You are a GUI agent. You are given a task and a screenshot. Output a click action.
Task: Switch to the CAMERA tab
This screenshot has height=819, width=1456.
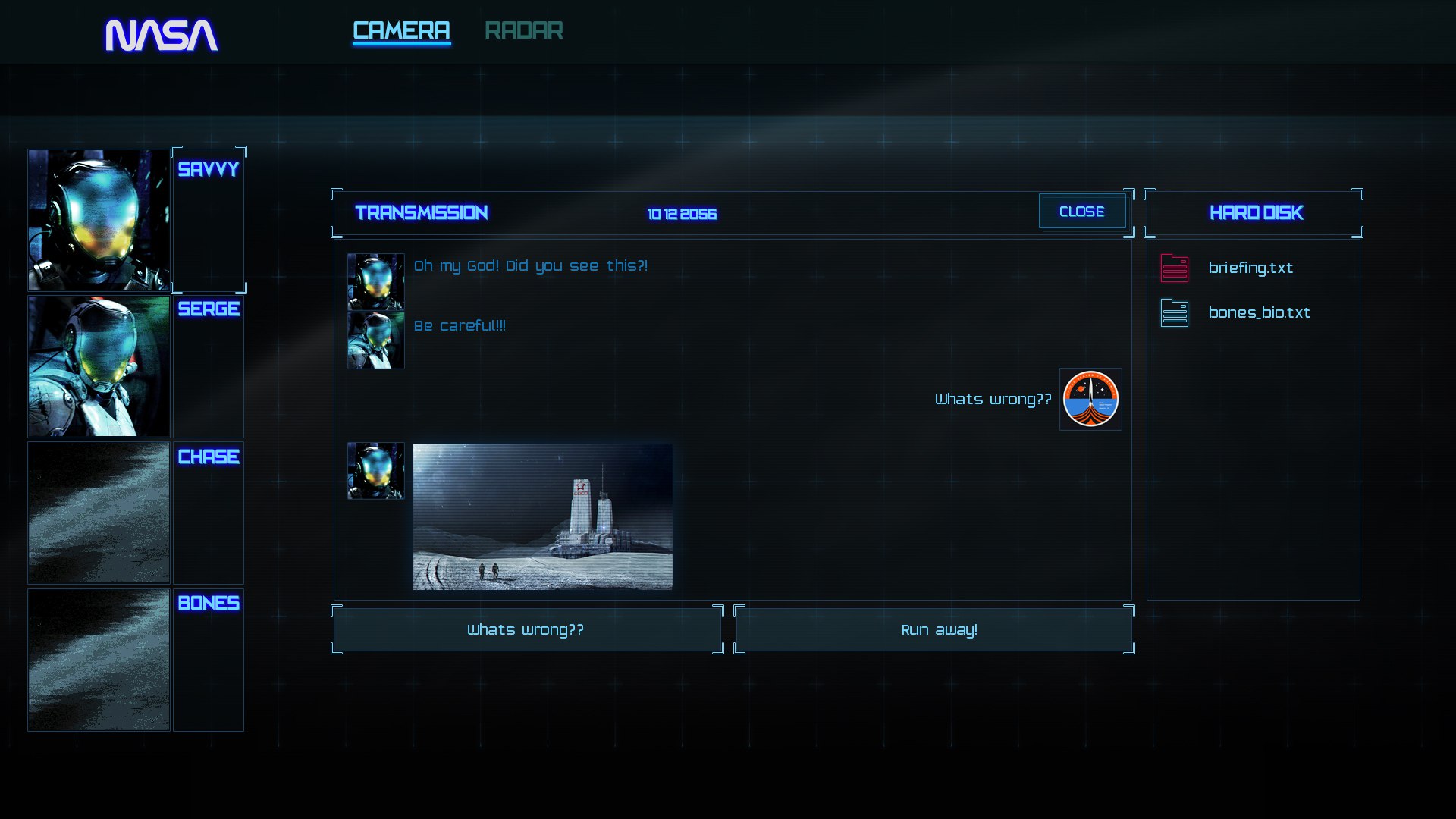401,31
